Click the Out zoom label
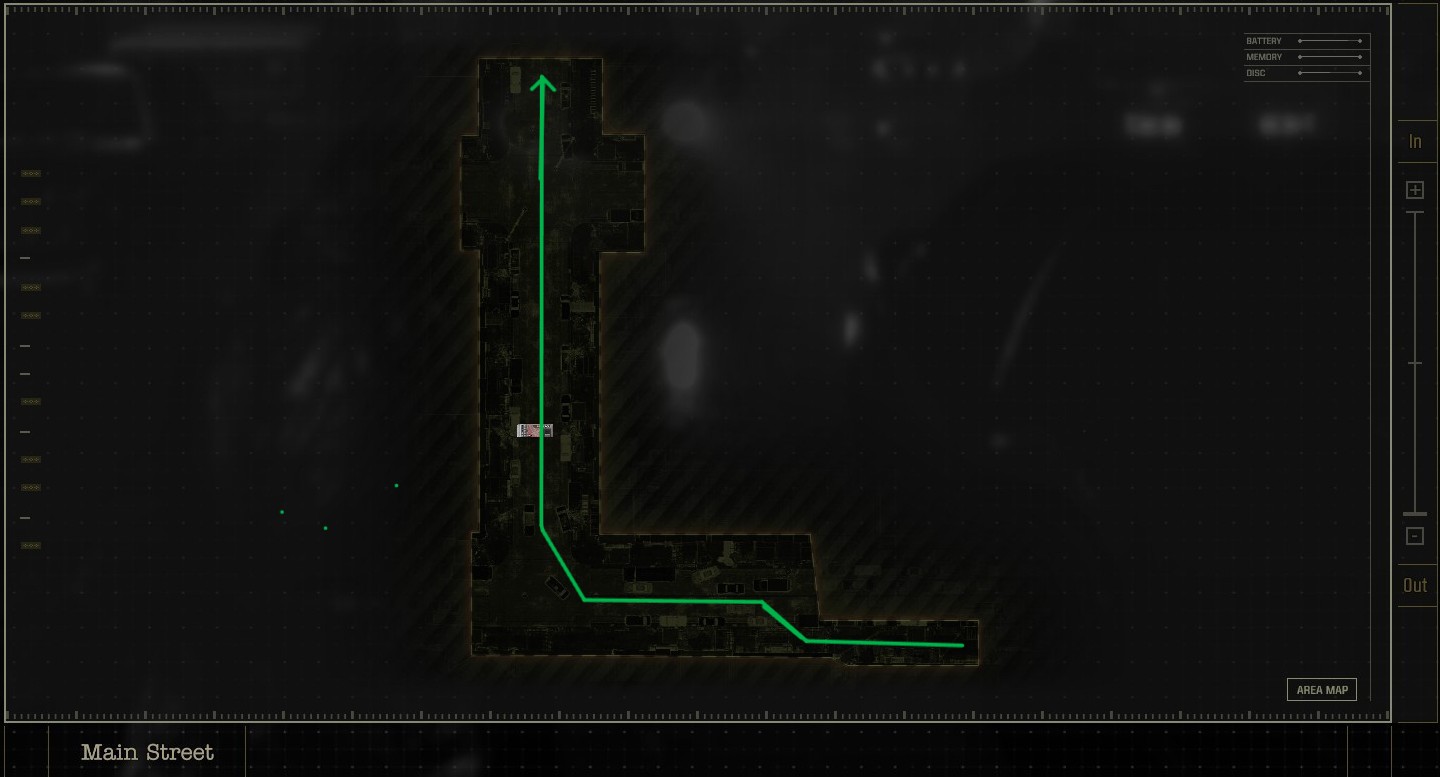Screen dimensions: 1440x777 1415,586
